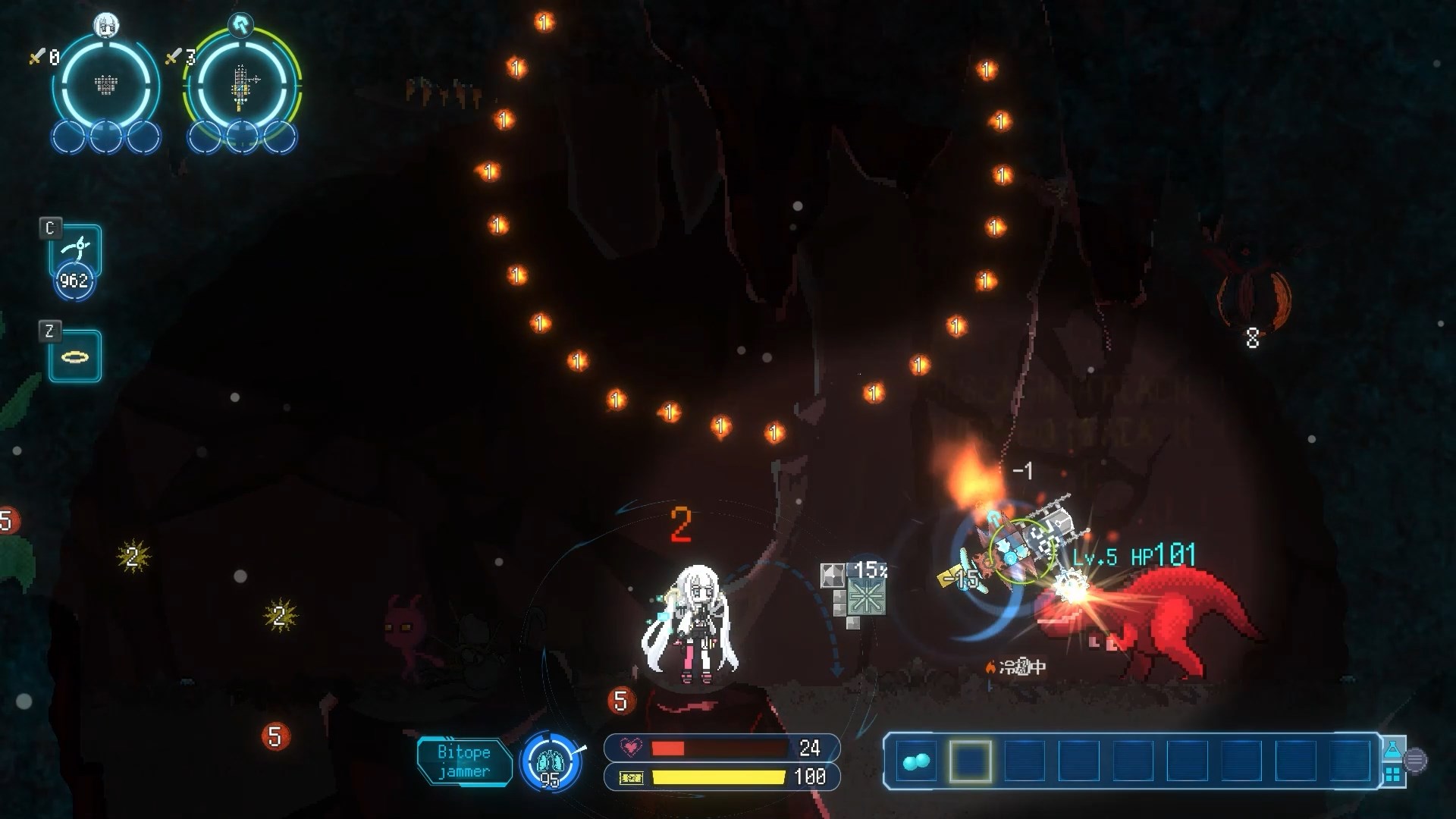
Task: Select the yellow-highlighted empty hotbar slot
Action: pos(970,761)
